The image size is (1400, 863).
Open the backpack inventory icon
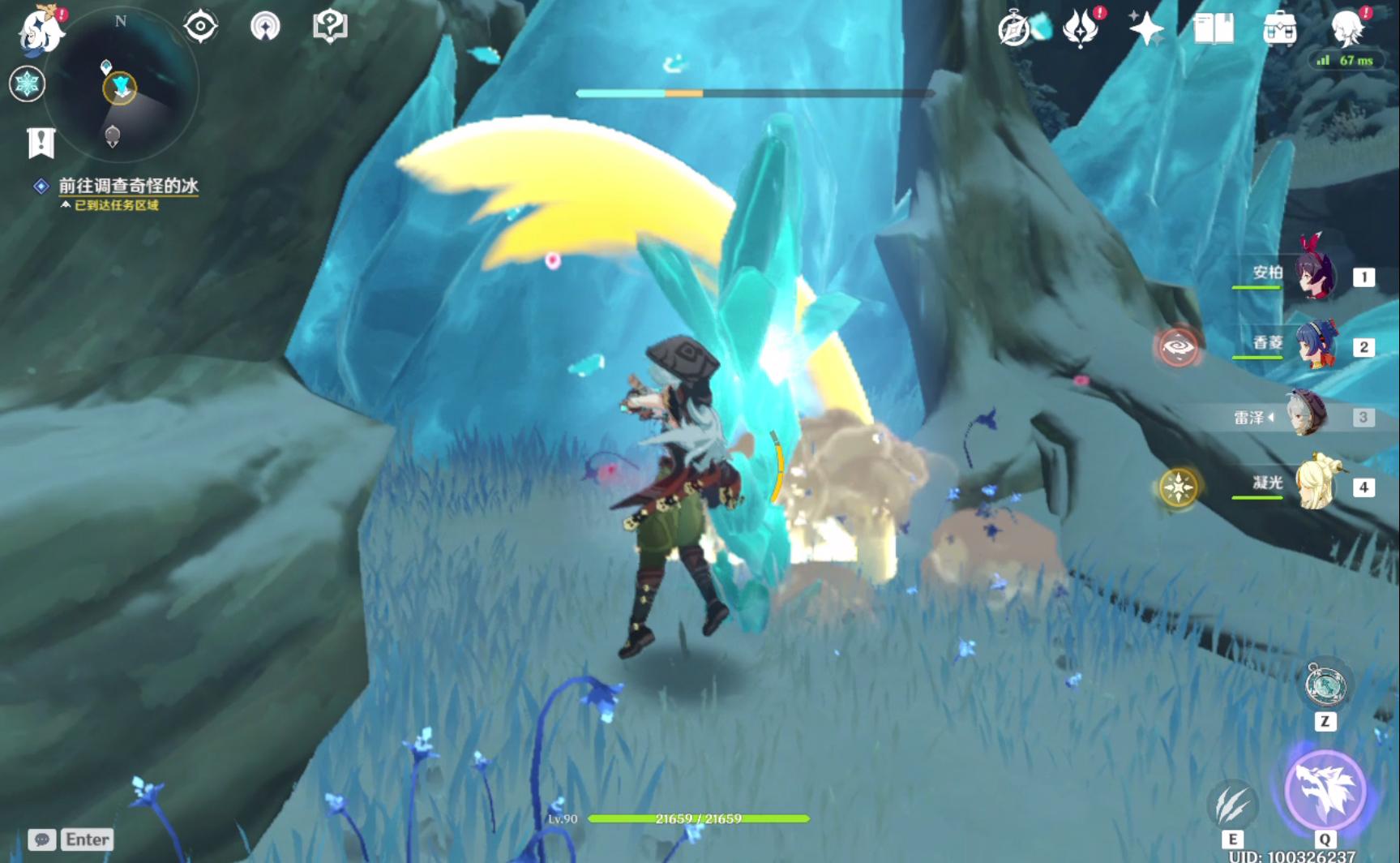coord(1280,29)
